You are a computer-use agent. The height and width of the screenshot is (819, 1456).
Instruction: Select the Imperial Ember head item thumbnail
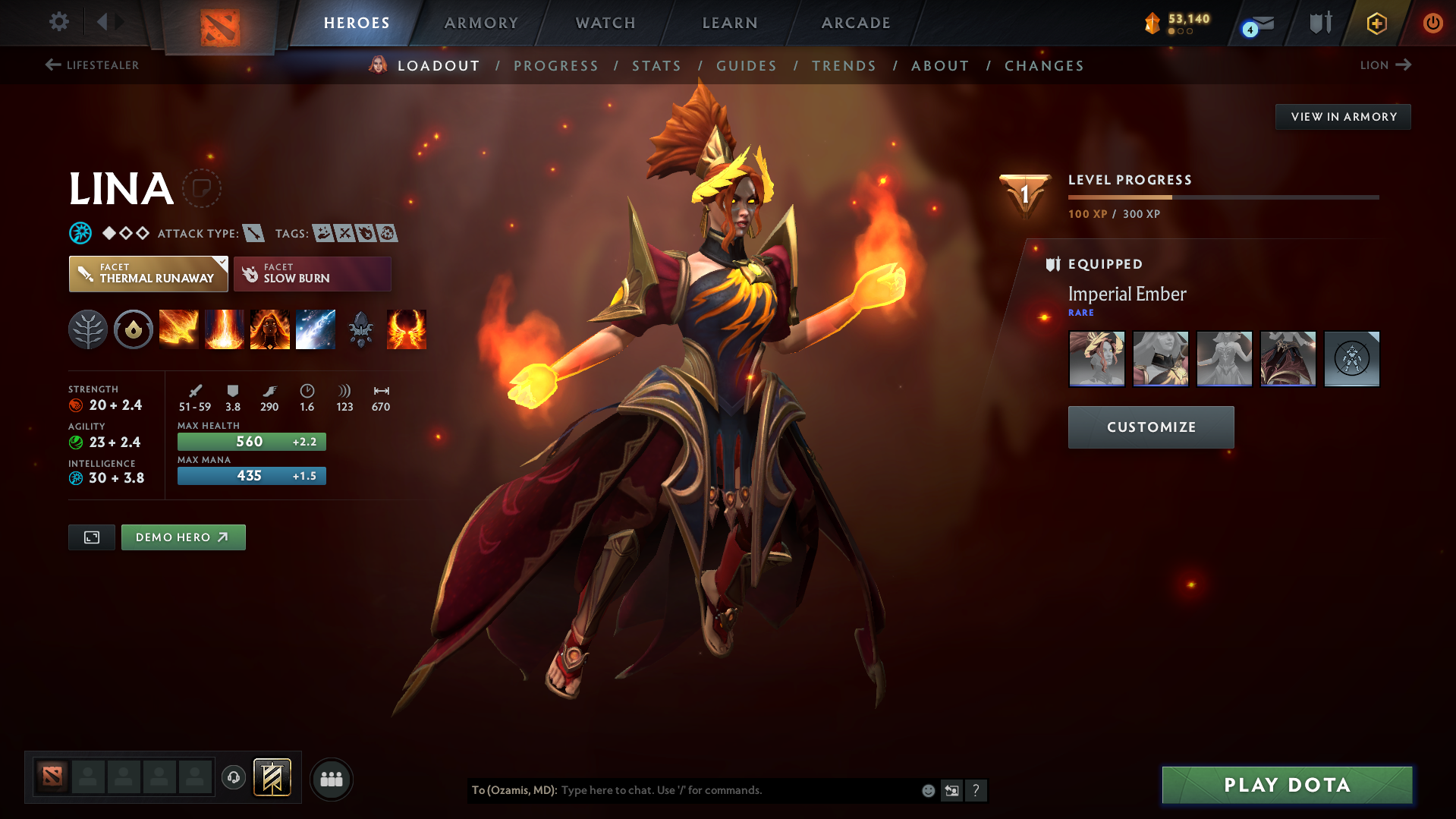[x=1096, y=358]
